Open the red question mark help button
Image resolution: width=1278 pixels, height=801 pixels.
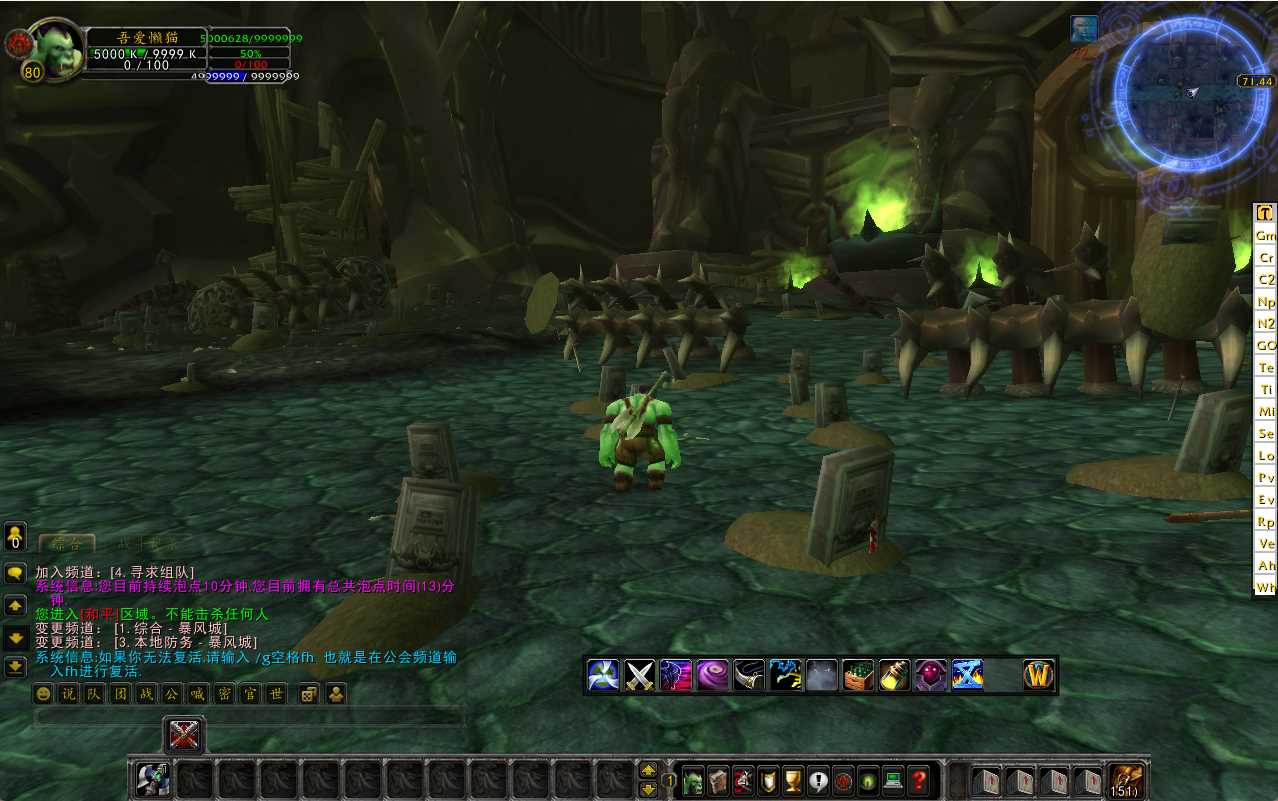(x=919, y=781)
